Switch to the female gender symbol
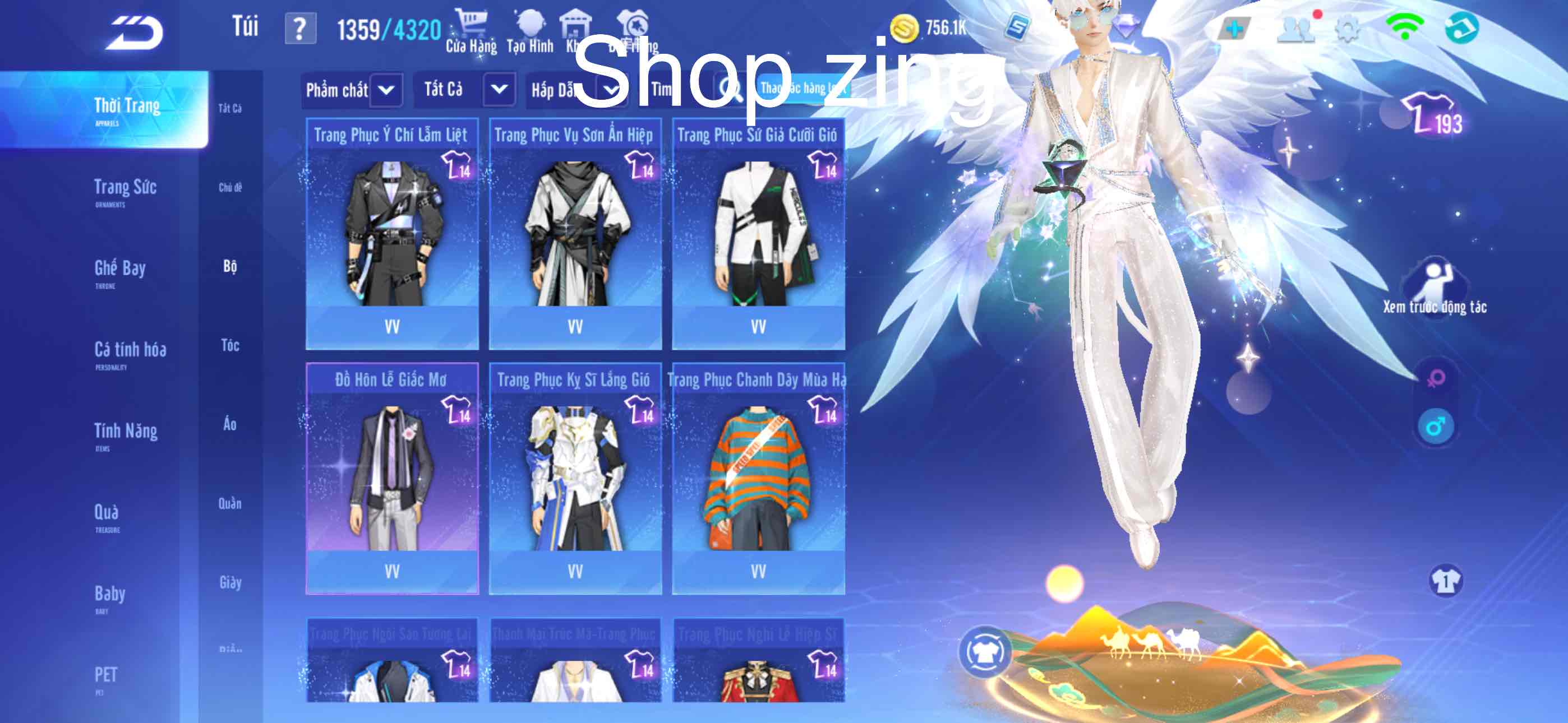Screen dimensions: 1568x723 [x=1436, y=378]
